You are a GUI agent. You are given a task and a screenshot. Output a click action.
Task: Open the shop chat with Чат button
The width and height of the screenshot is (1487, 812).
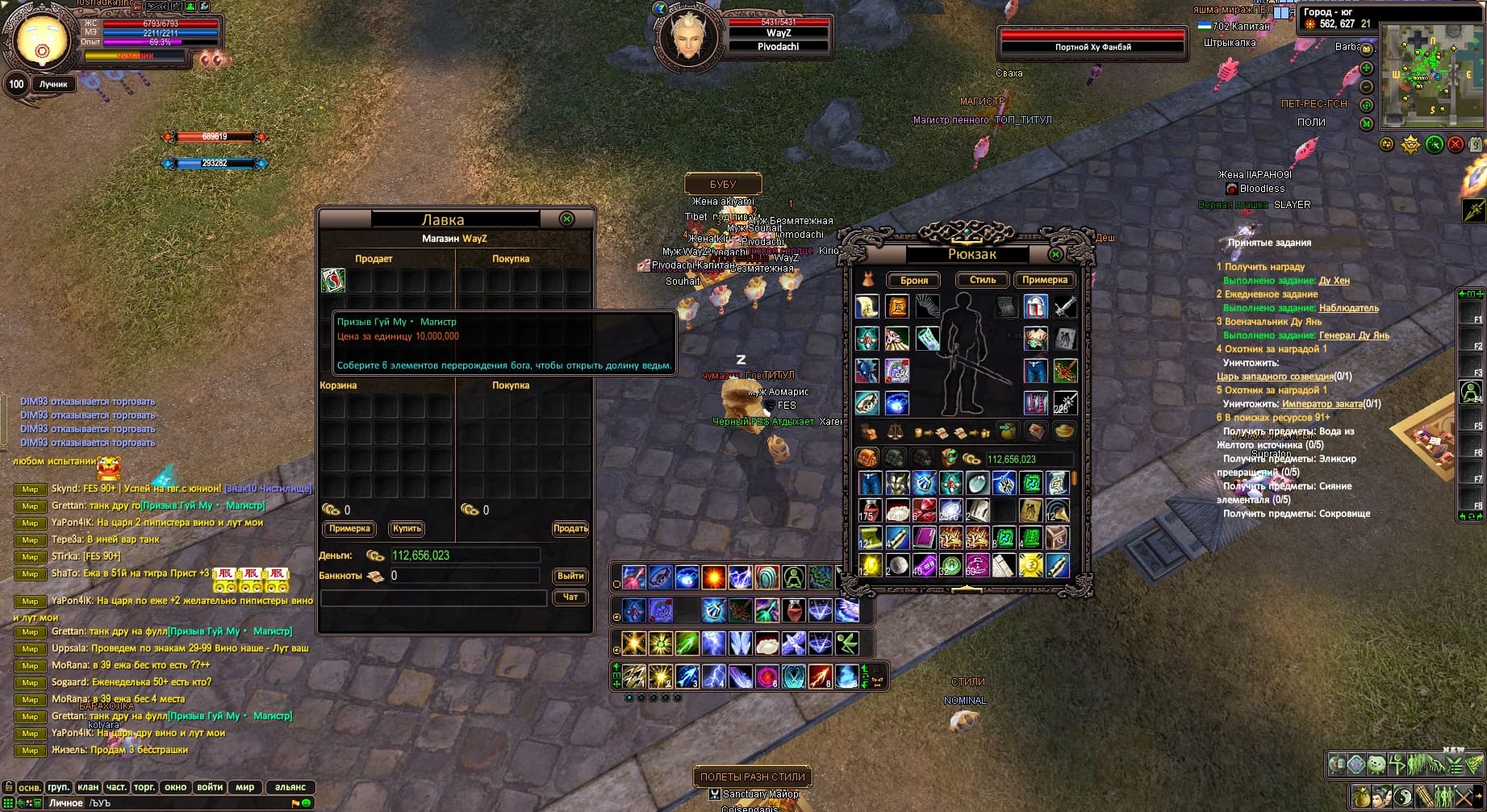click(570, 598)
